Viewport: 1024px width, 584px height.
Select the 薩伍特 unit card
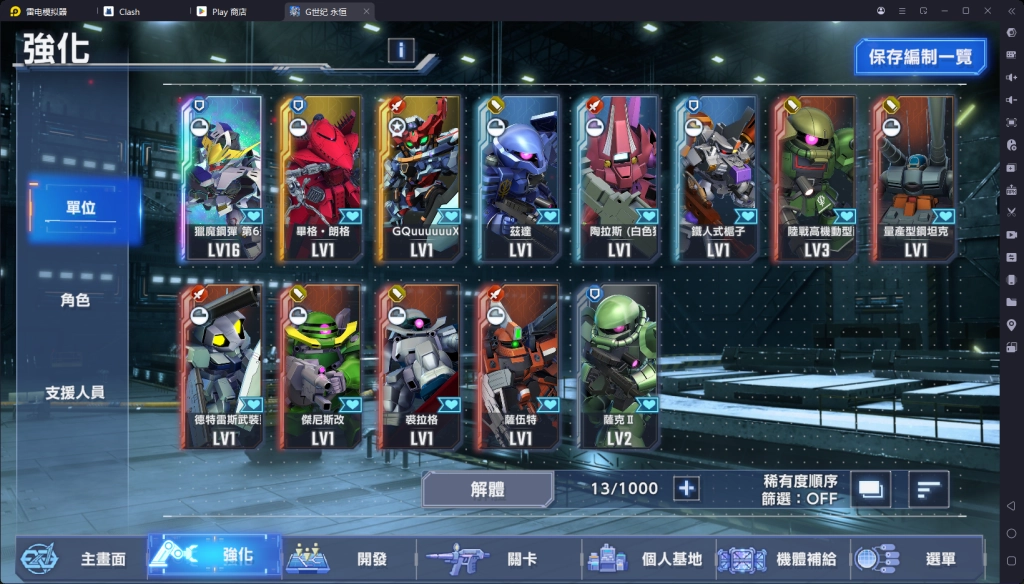pyautogui.click(x=520, y=366)
